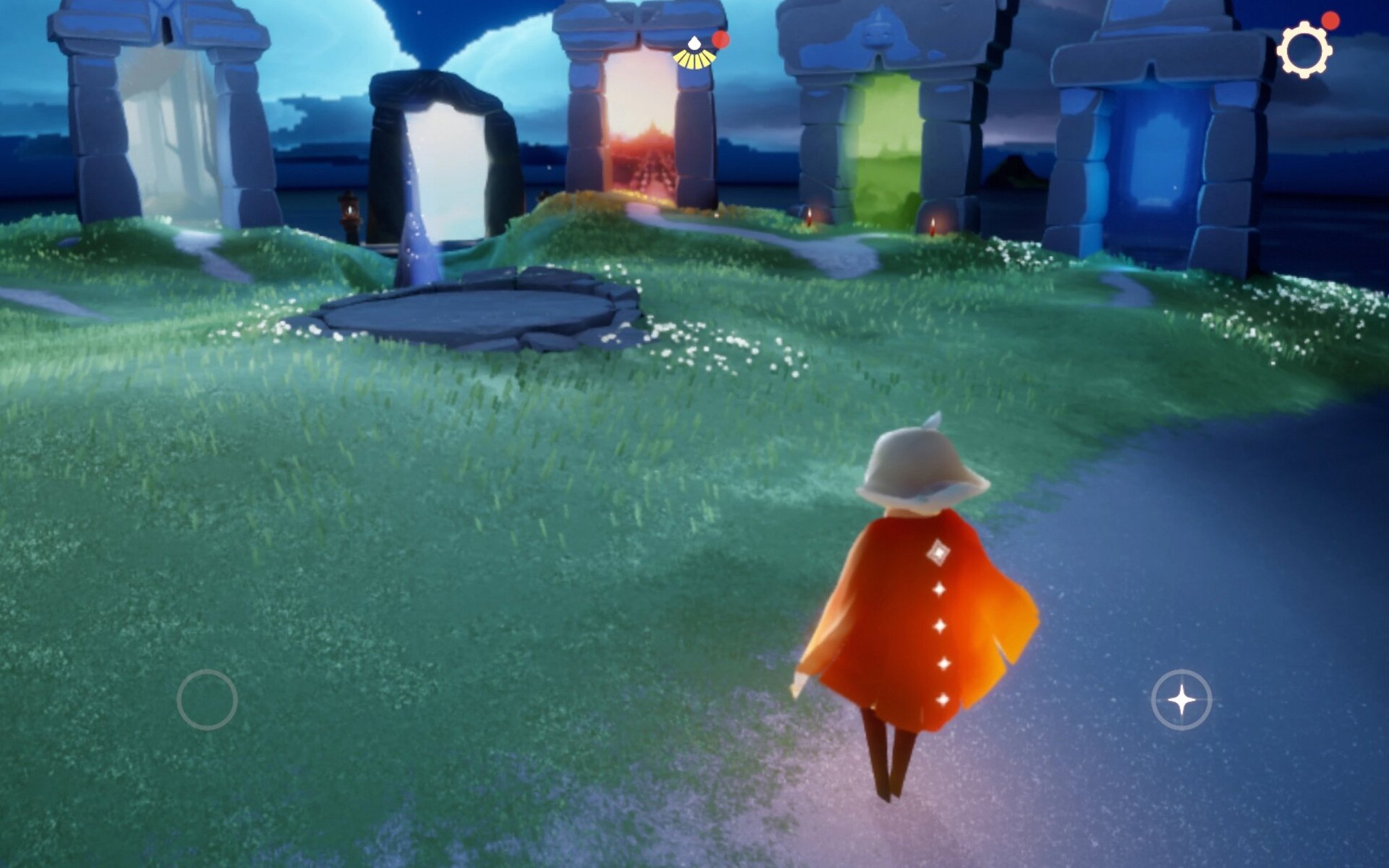Open the settings gear menu
Screen dimensions: 1389x868
click(x=1304, y=50)
